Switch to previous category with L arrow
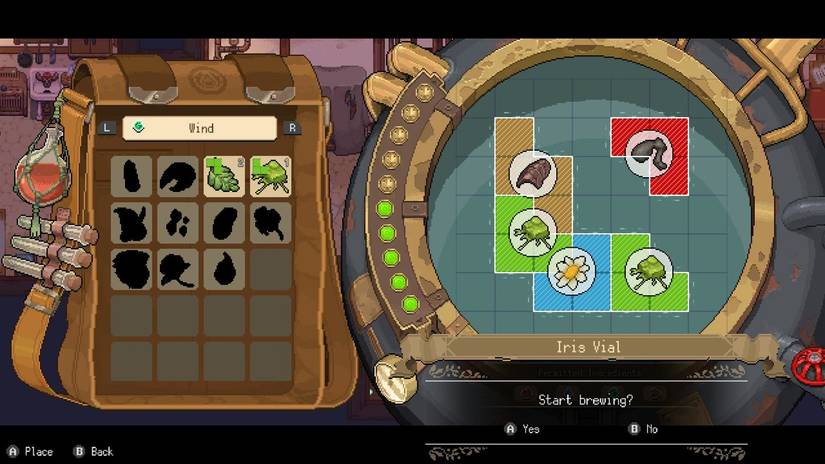This screenshot has width=825, height=464. (x=107, y=128)
